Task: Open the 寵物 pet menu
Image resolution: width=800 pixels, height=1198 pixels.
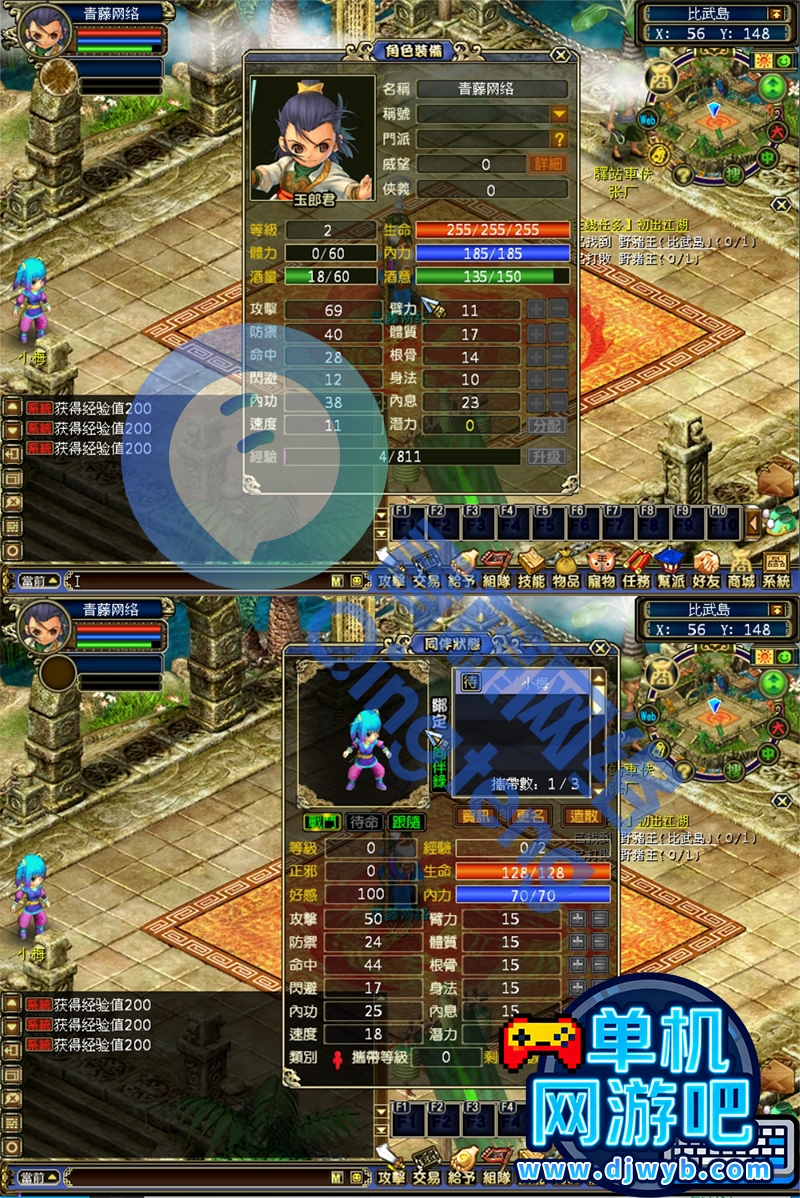Action: (x=601, y=570)
